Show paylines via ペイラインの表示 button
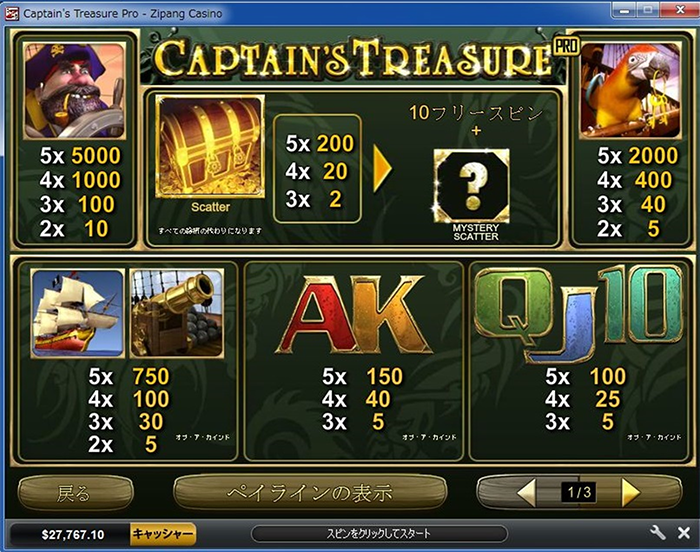This screenshot has height=552, width=700. tap(309, 492)
